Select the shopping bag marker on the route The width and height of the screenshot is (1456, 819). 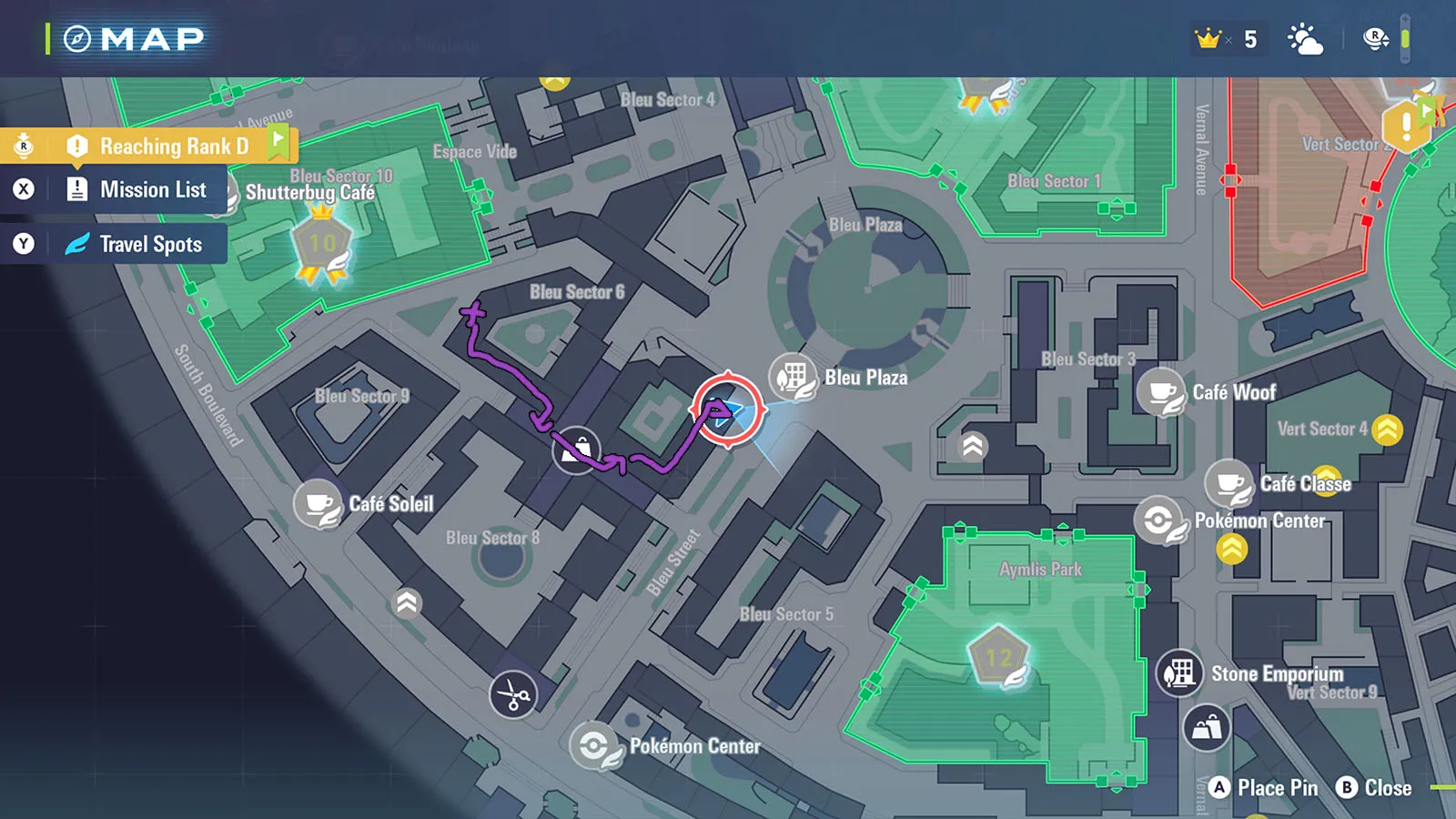(576, 450)
